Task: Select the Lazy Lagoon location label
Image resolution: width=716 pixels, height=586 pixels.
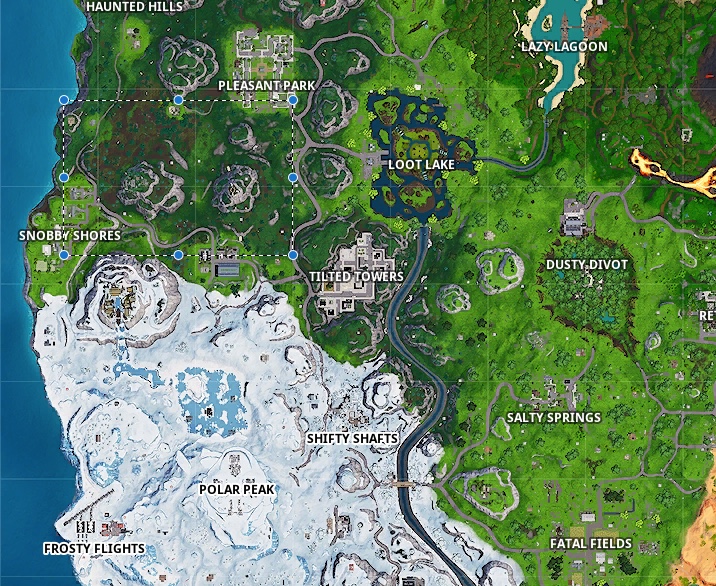Action: click(x=564, y=47)
